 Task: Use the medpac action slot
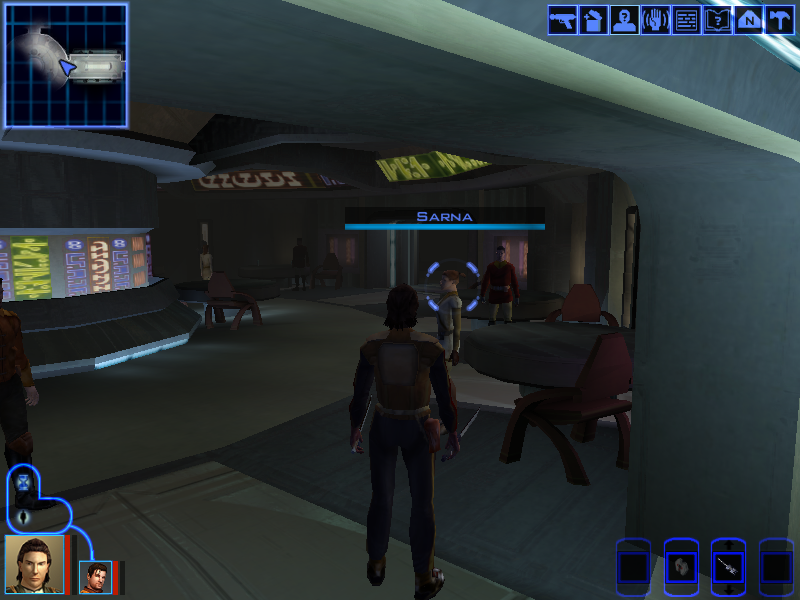[x=681, y=567]
